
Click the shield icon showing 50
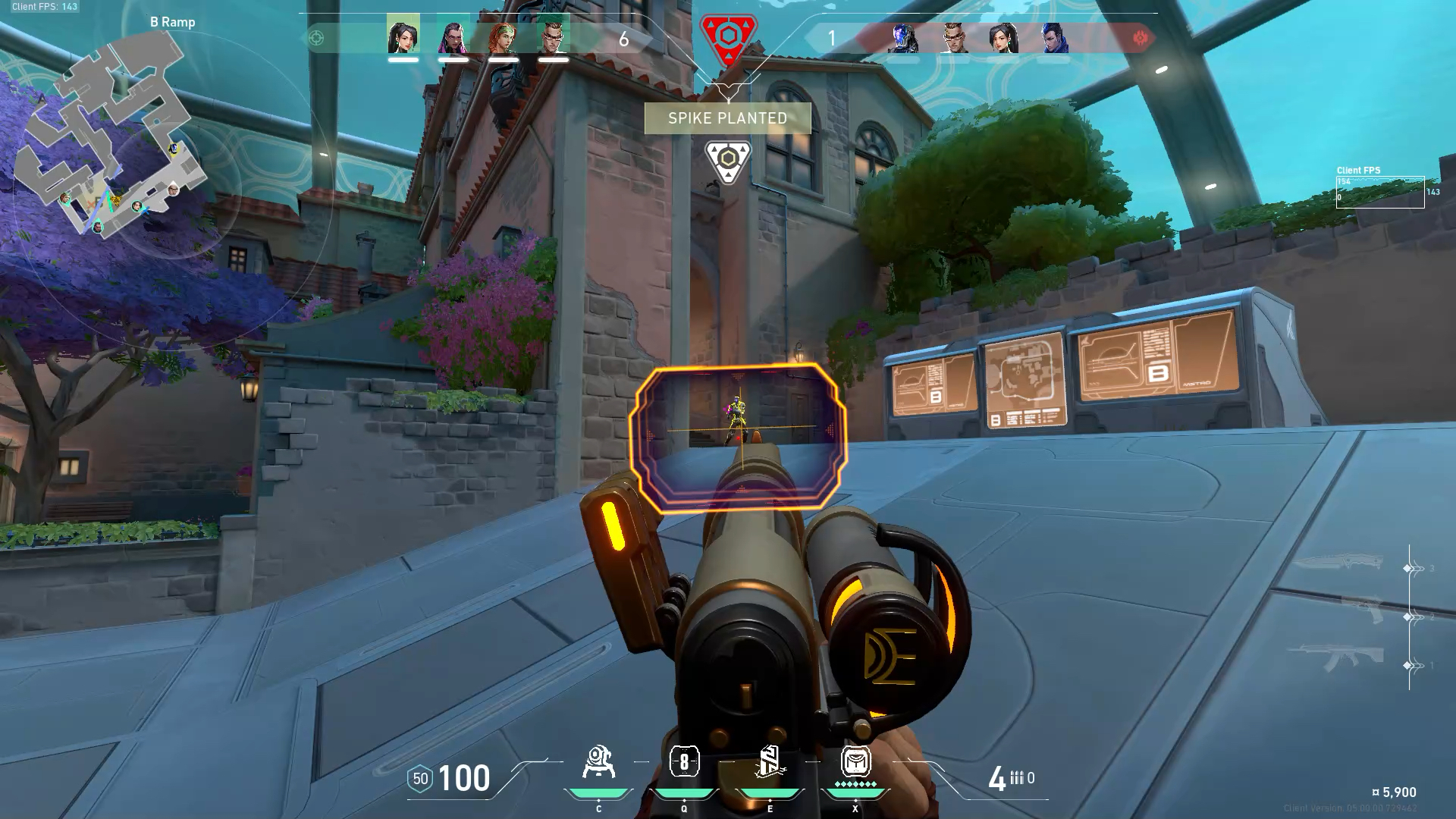click(x=419, y=778)
